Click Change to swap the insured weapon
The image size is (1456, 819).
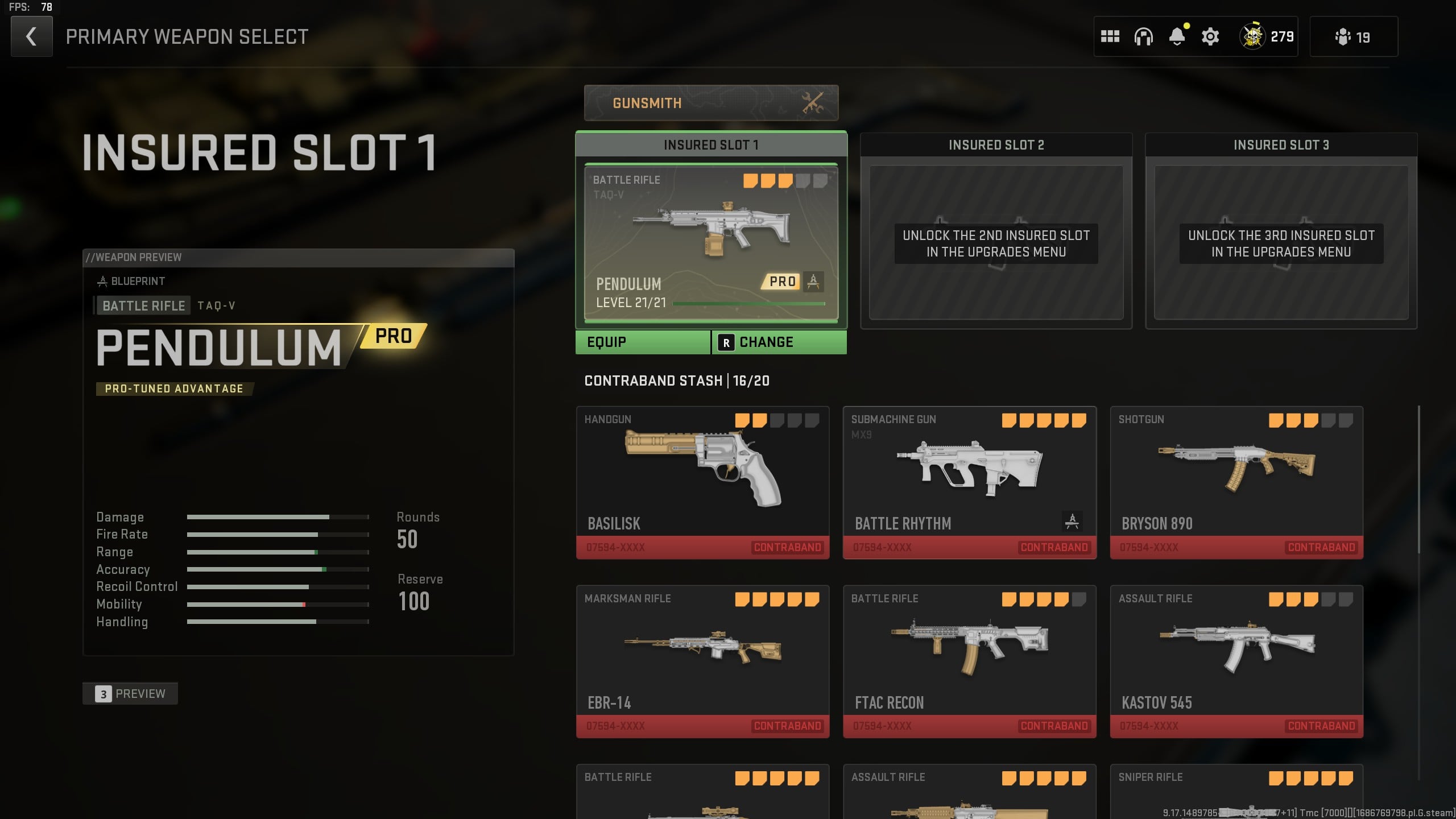pyautogui.click(x=765, y=341)
